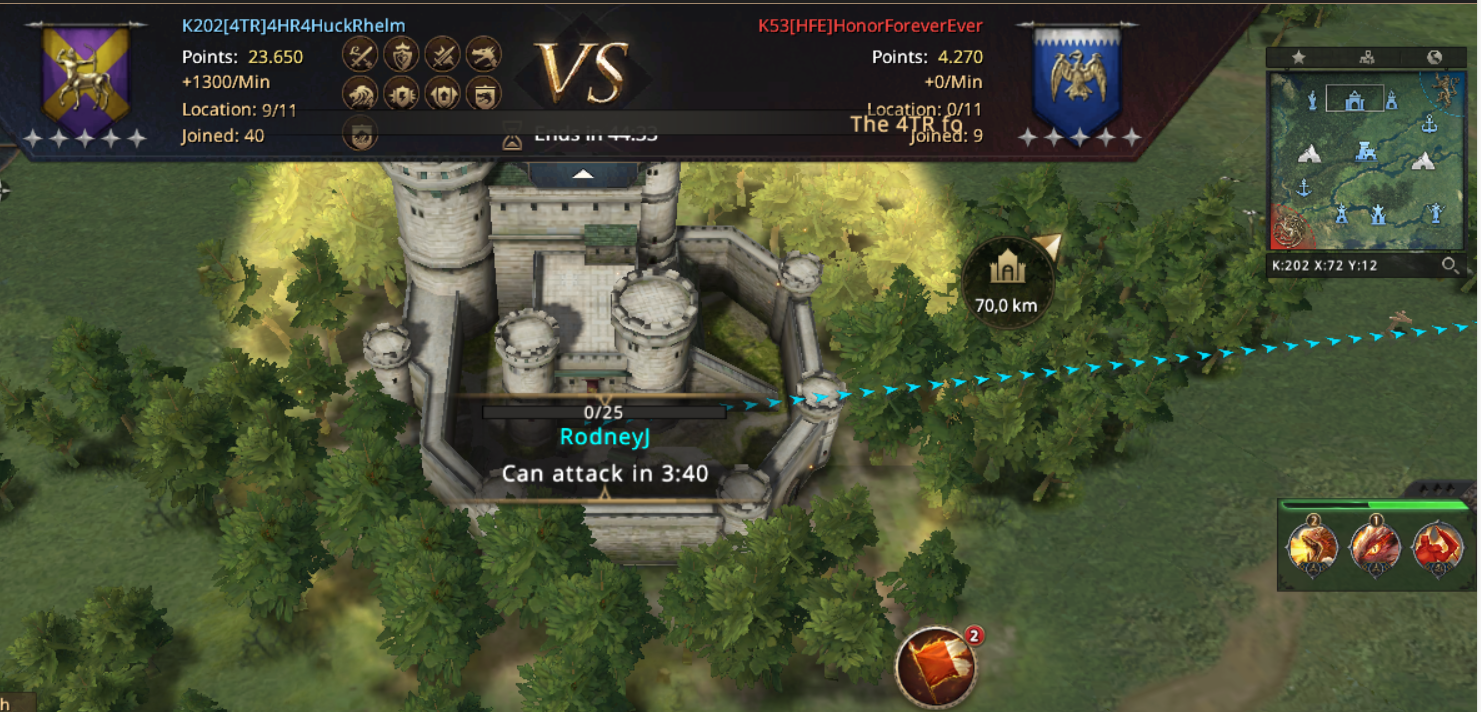Viewport: 1481px width, 712px height.
Task: Open the star favorites tab above minimap
Action: pyautogui.click(x=1298, y=58)
